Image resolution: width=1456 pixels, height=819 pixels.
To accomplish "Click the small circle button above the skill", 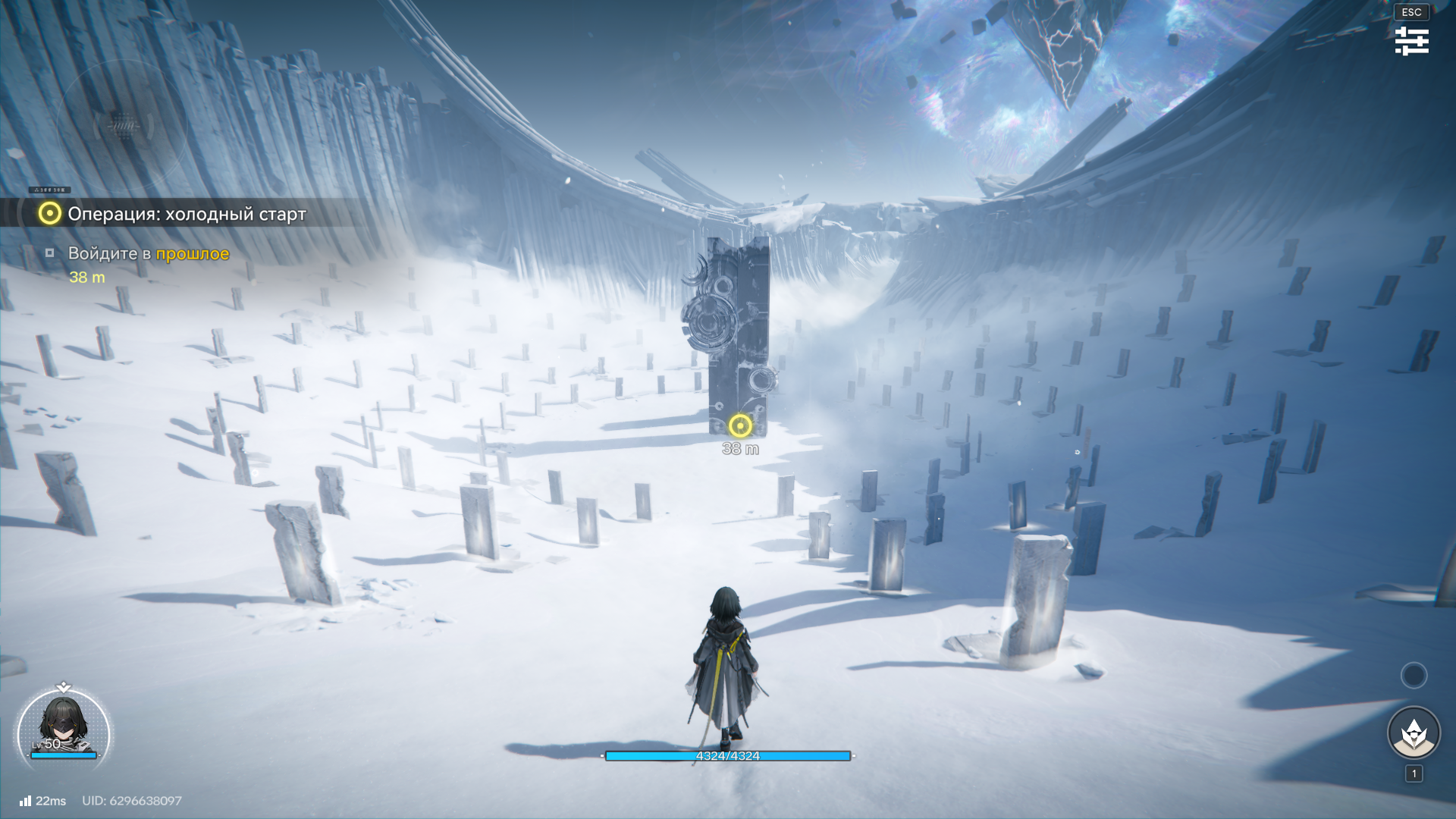I will pyautogui.click(x=1414, y=675).
